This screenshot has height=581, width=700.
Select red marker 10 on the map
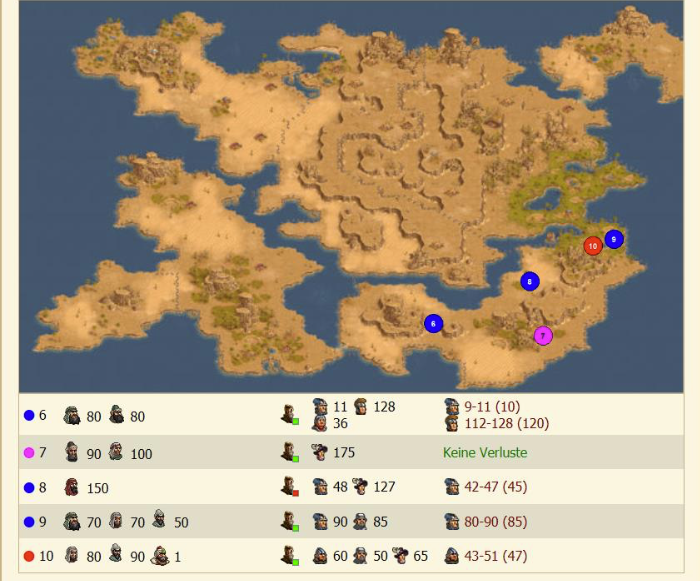(593, 245)
